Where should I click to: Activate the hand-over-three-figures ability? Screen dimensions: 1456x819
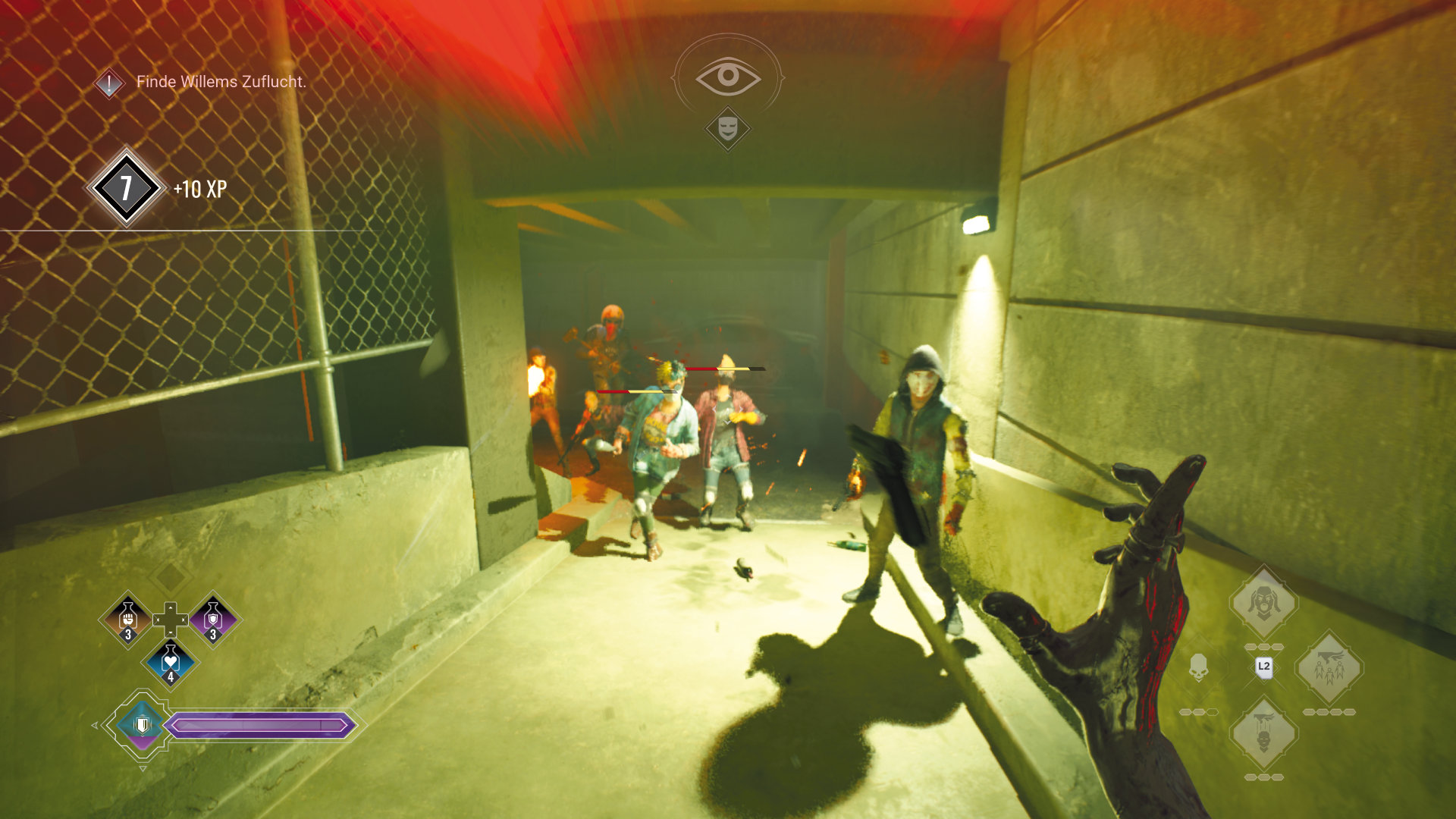tap(1329, 668)
